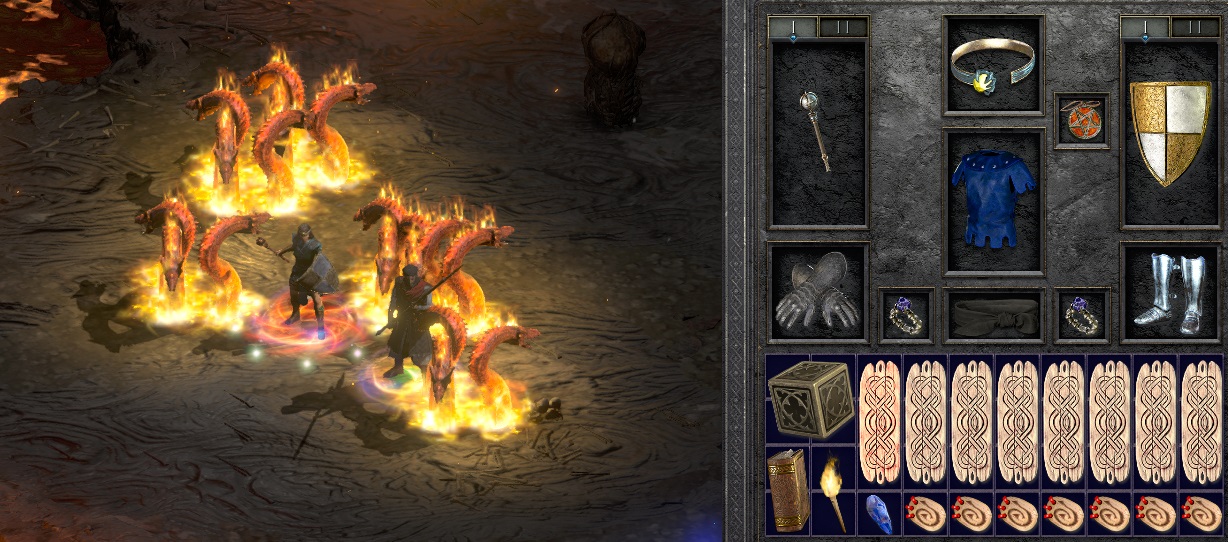Image resolution: width=1228 pixels, height=542 pixels.
Task: Select the brown tome in inventory
Action: (787, 490)
